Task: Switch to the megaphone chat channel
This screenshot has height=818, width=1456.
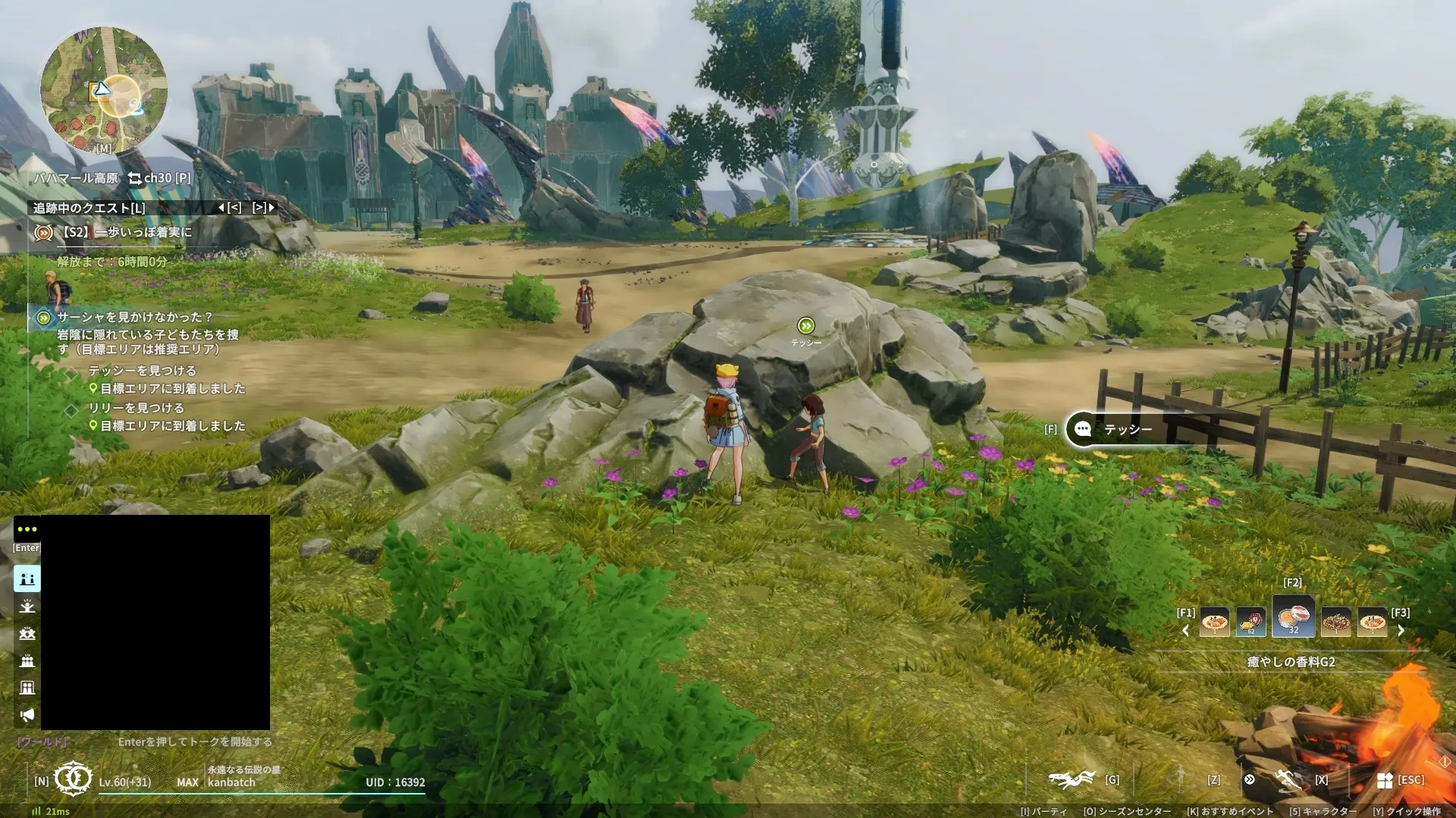Action: click(x=27, y=715)
